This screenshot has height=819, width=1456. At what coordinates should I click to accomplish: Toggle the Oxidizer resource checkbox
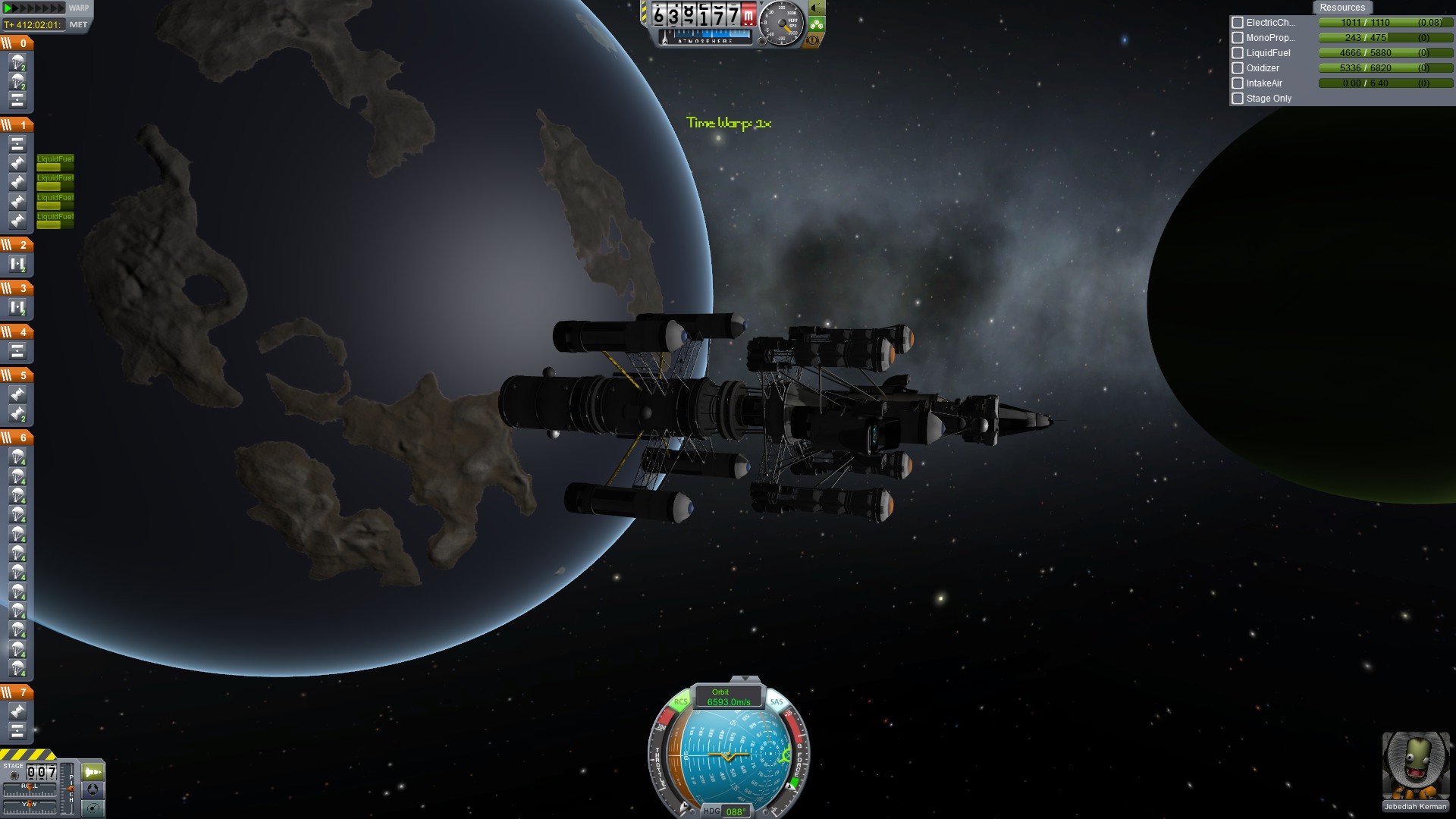click(x=1238, y=68)
